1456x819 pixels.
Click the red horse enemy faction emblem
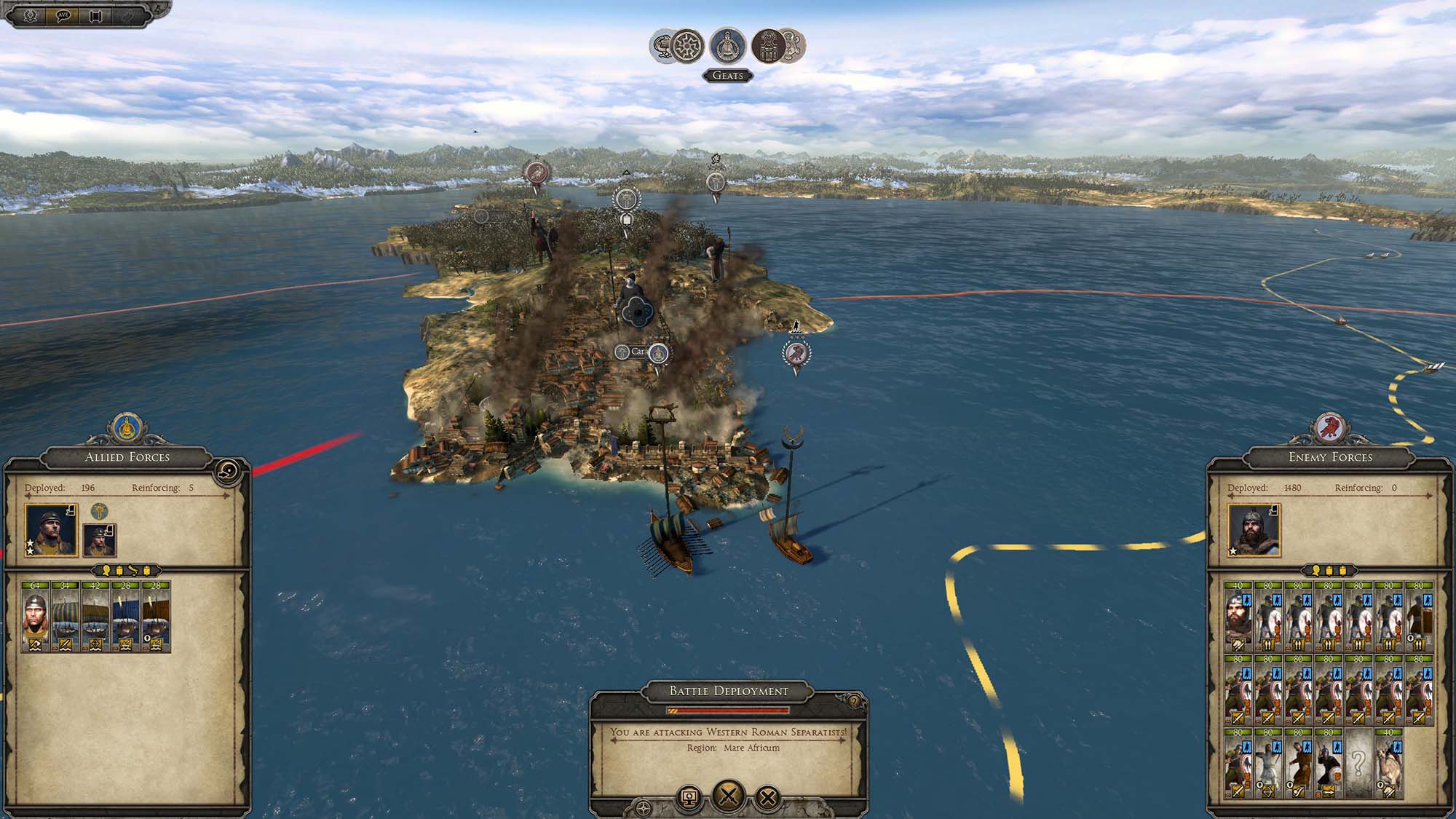(x=1329, y=427)
